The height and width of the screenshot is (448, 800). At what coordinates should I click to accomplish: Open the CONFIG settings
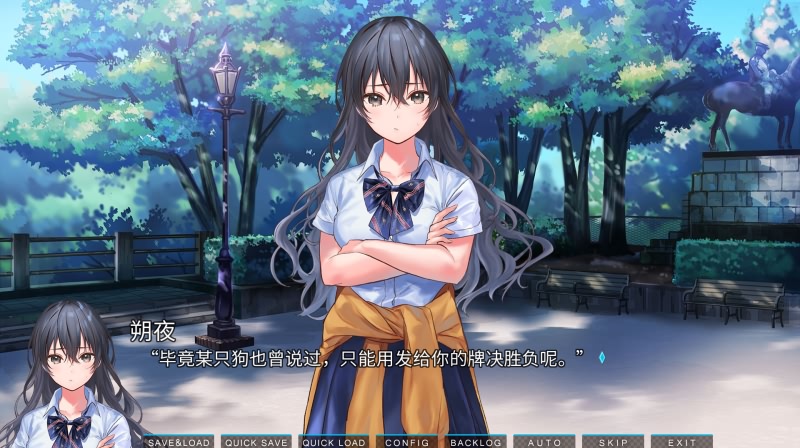point(407,442)
